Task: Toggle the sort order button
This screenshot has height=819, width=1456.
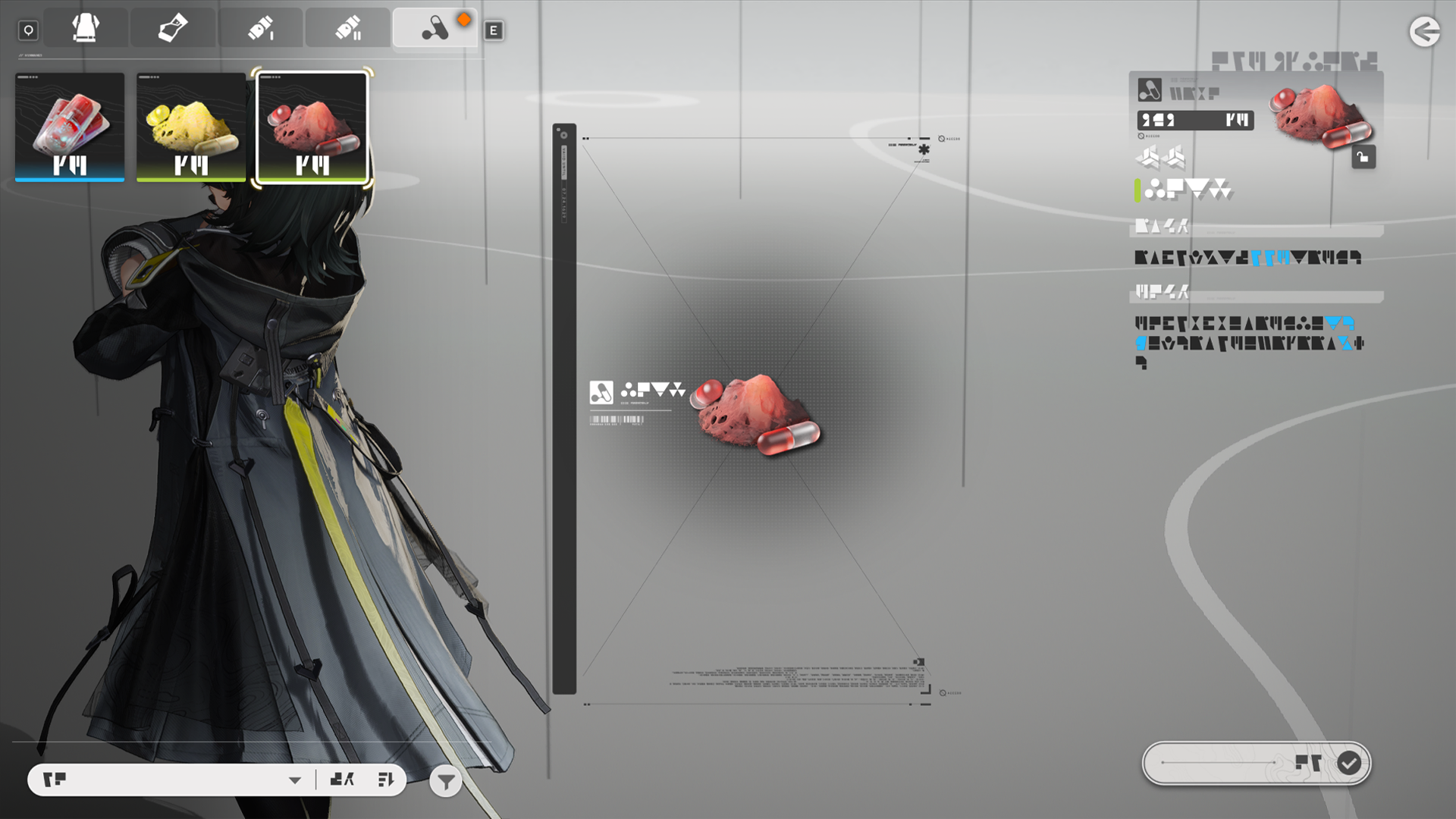Action: pos(385,780)
